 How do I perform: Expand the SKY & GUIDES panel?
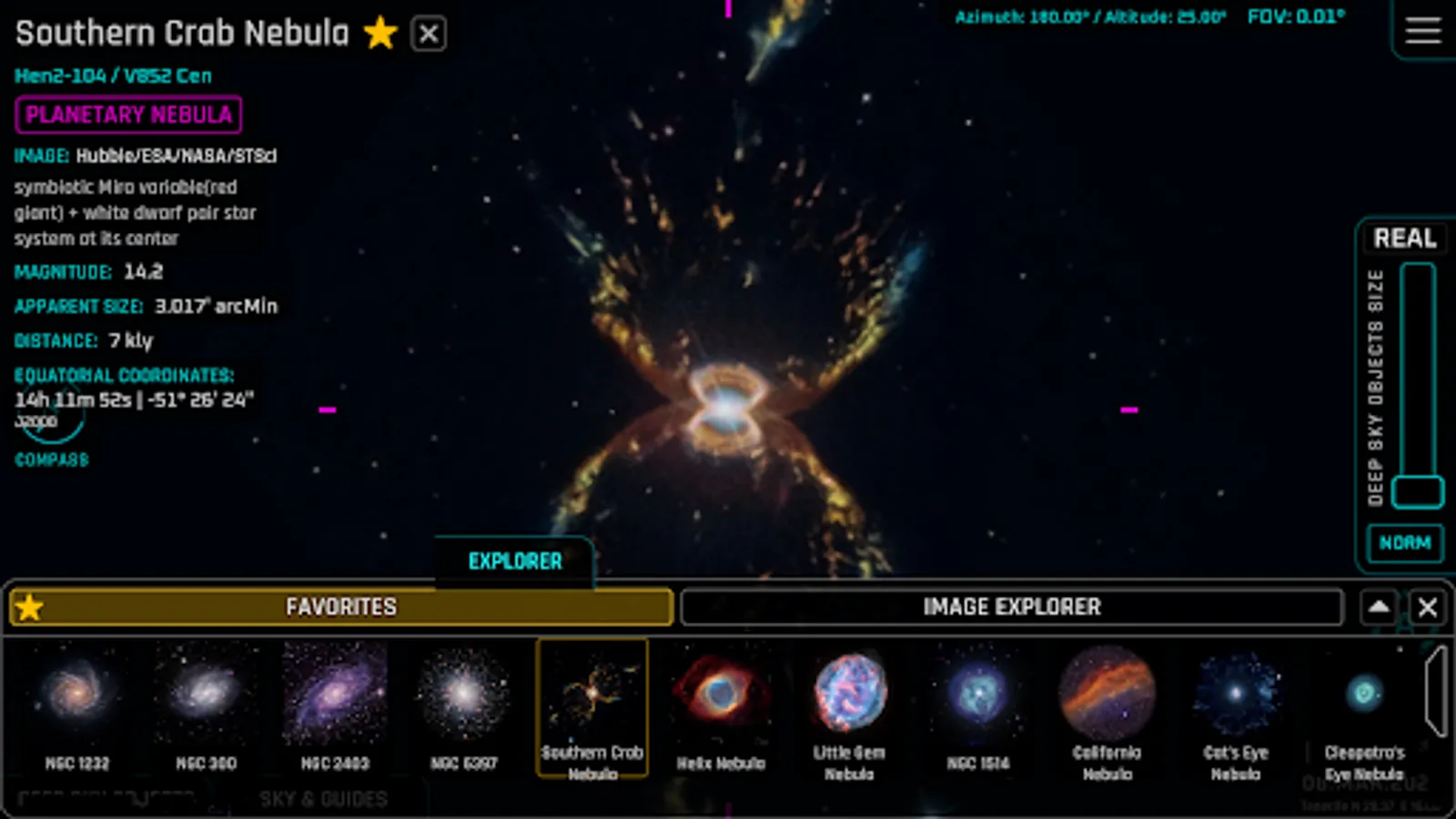[323, 798]
